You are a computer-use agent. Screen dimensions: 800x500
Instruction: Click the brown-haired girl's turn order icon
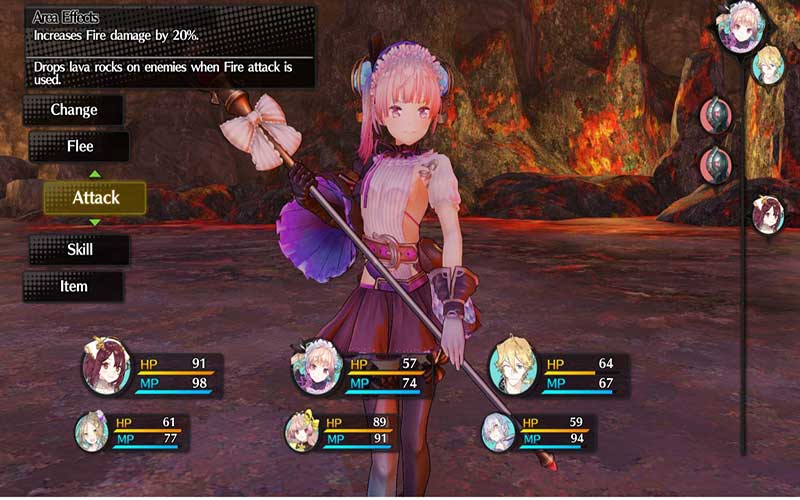click(x=768, y=215)
